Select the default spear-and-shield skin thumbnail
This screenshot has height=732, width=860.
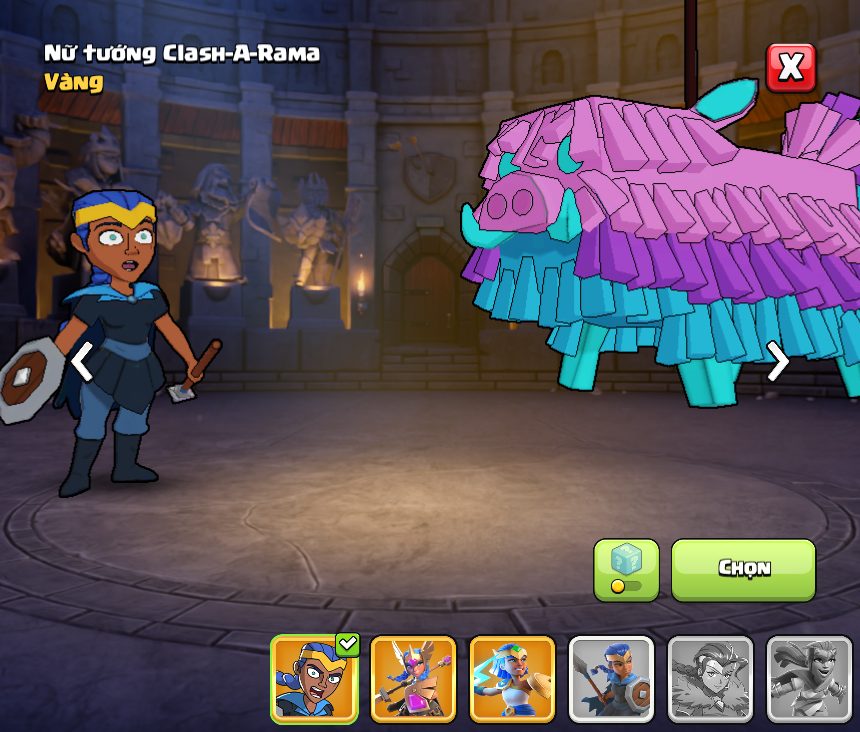pos(611,678)
